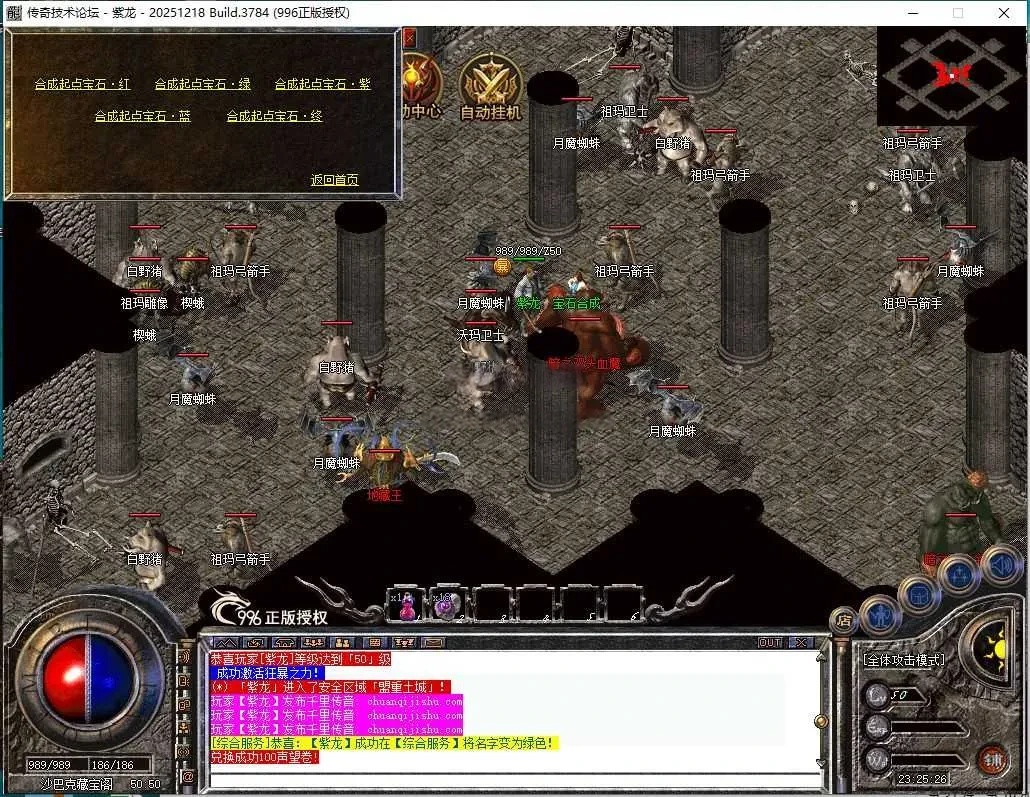Switch the 全体攻击模式 attack mode label
This screenshot has width=1030, height=797.
903,661
